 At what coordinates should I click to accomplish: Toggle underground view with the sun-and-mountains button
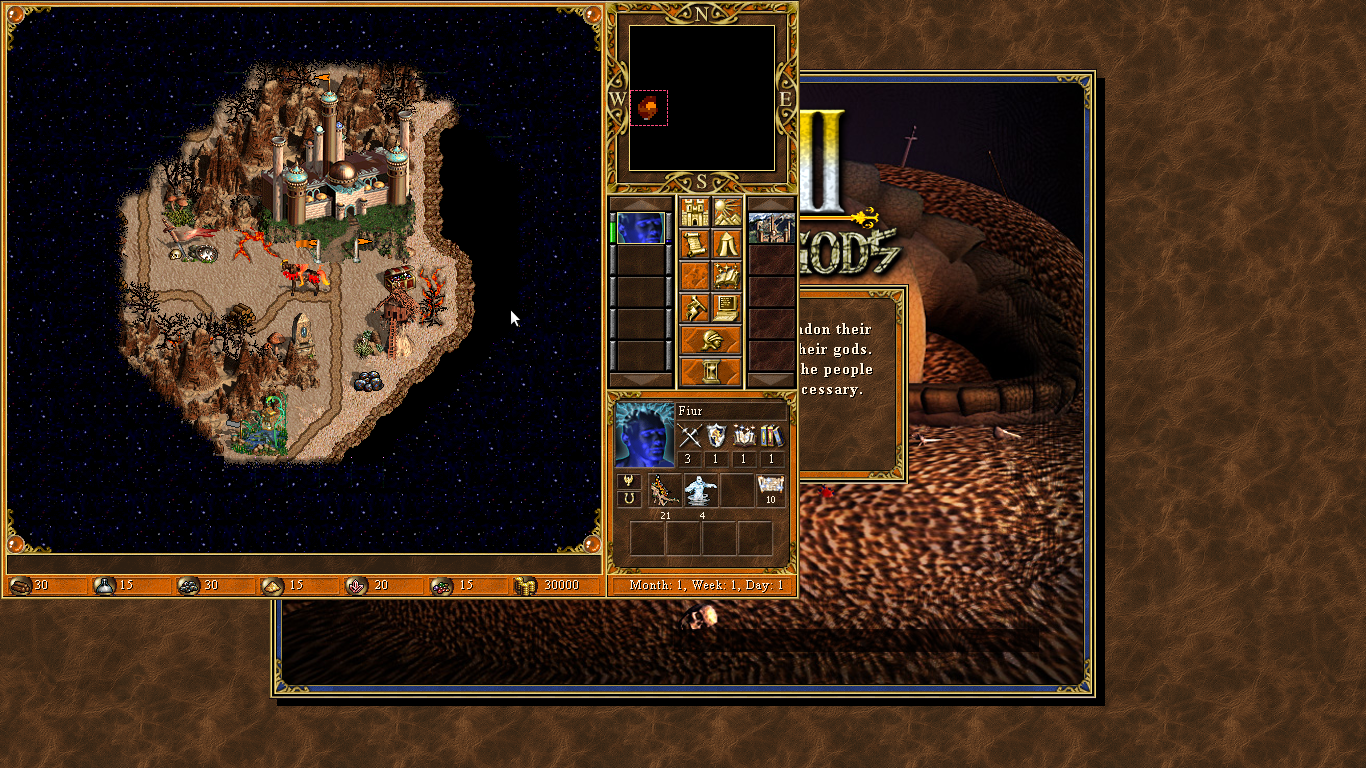727,213
